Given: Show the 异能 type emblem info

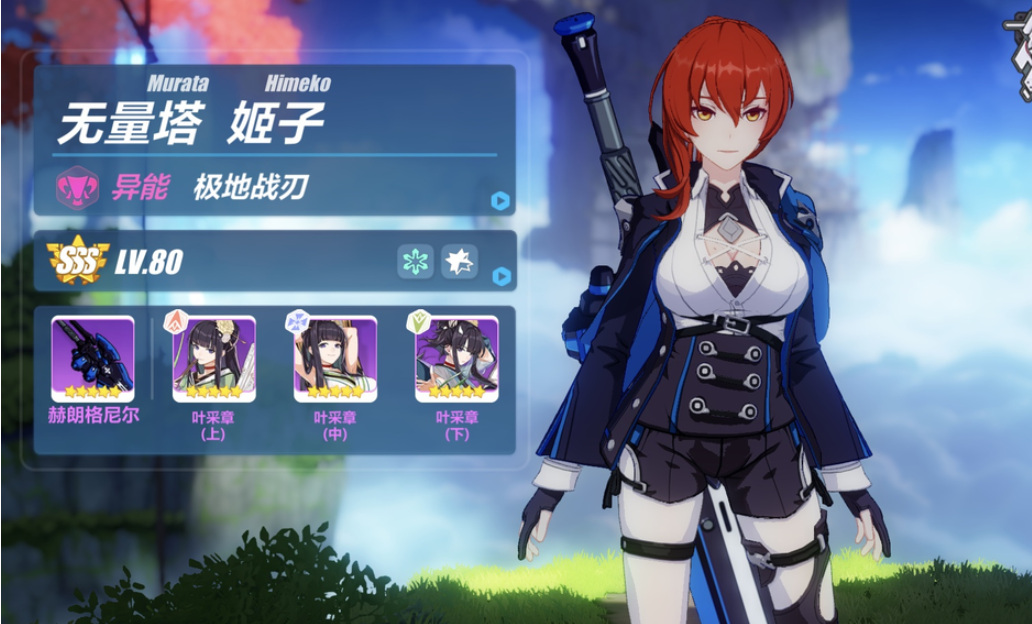Looking at the screenshot, I should pyautogui.click(x=77, y=187).
